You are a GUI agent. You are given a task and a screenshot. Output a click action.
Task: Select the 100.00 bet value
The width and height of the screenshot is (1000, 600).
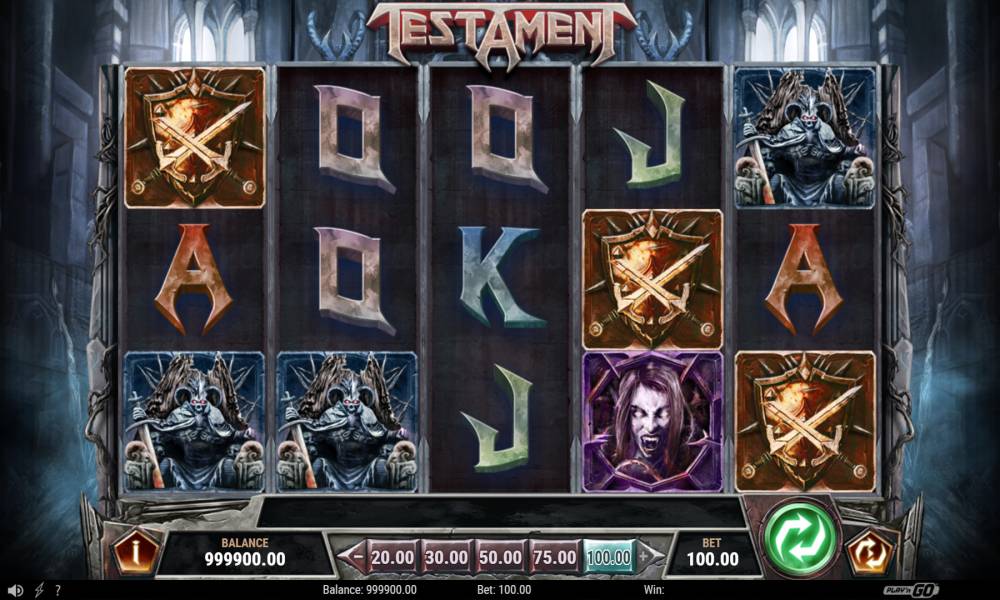click(x=608, y=555)
